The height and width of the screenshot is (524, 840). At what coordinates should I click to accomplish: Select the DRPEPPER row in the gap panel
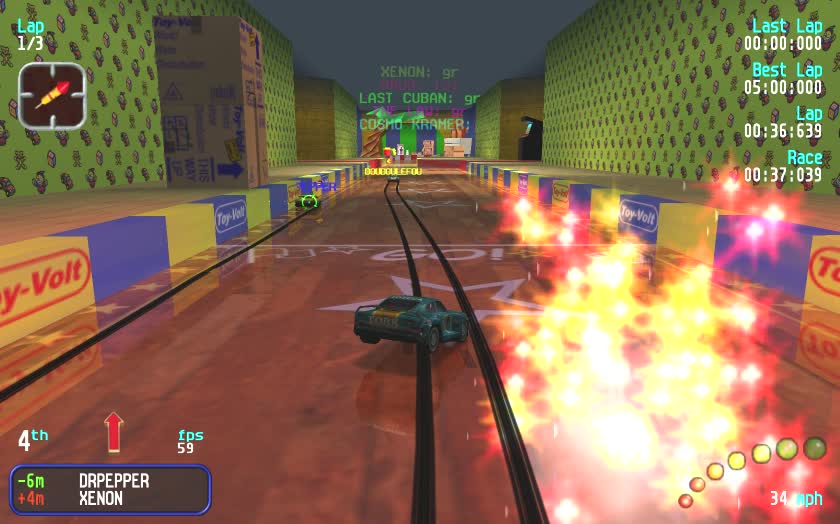pos(110,481)
